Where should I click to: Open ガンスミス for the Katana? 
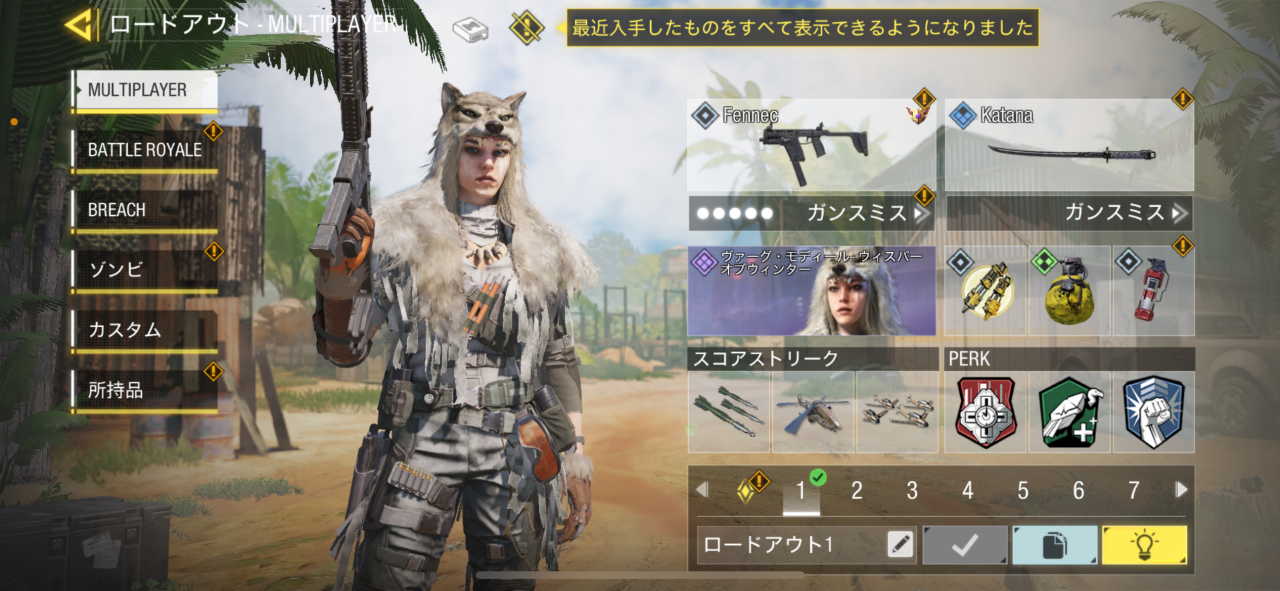pos(1069,213)
